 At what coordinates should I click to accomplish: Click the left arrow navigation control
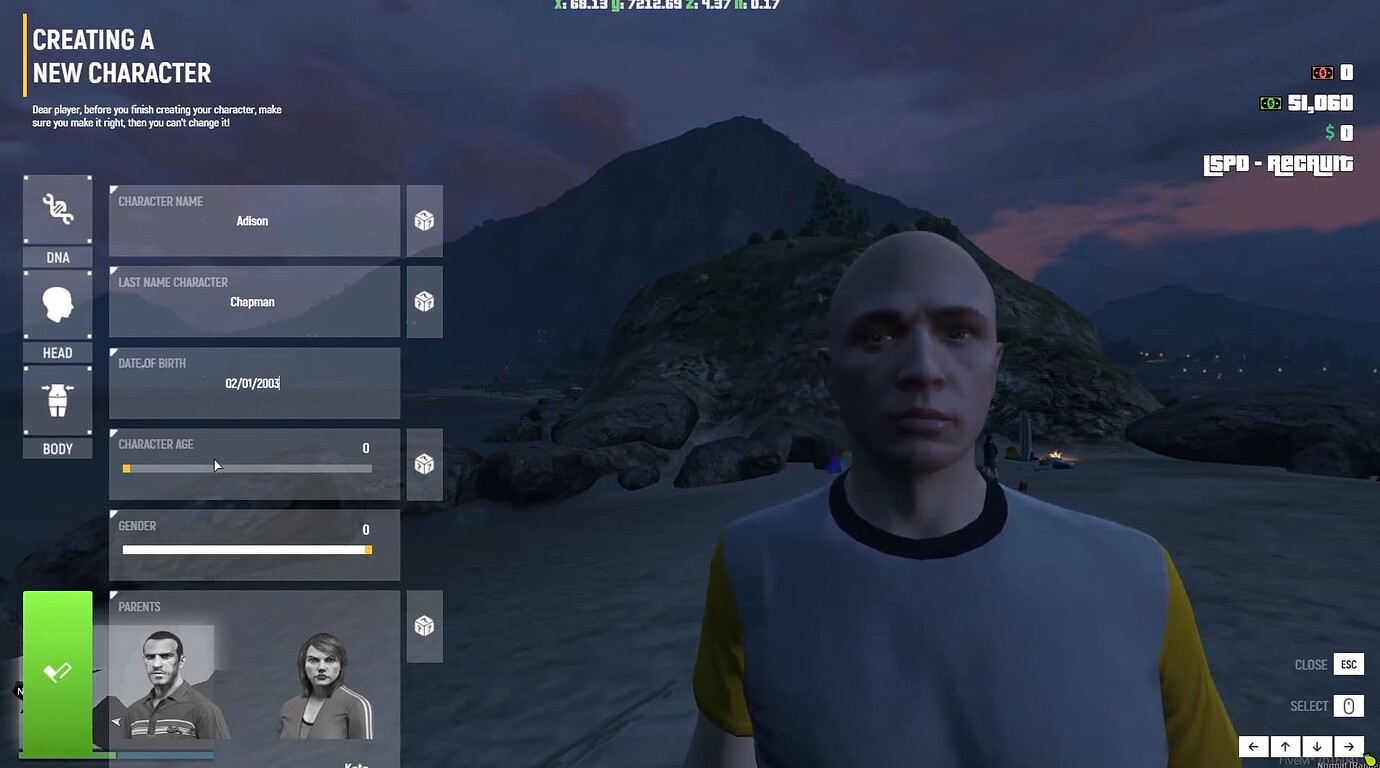click(1253, 746)
